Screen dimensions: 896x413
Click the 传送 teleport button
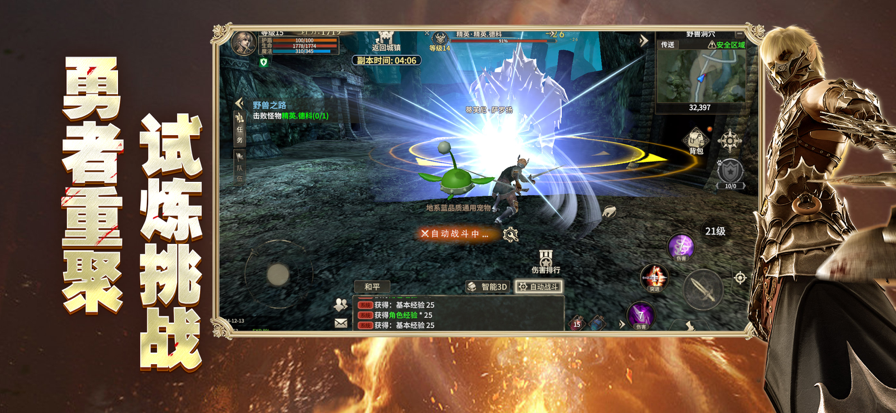668,45
